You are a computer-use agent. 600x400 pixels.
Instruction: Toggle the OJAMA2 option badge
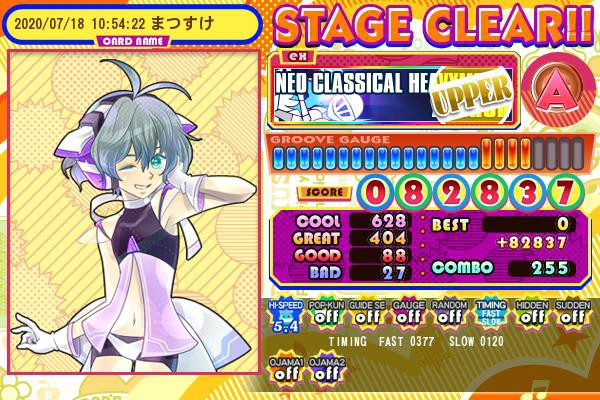tap(323, 369)
